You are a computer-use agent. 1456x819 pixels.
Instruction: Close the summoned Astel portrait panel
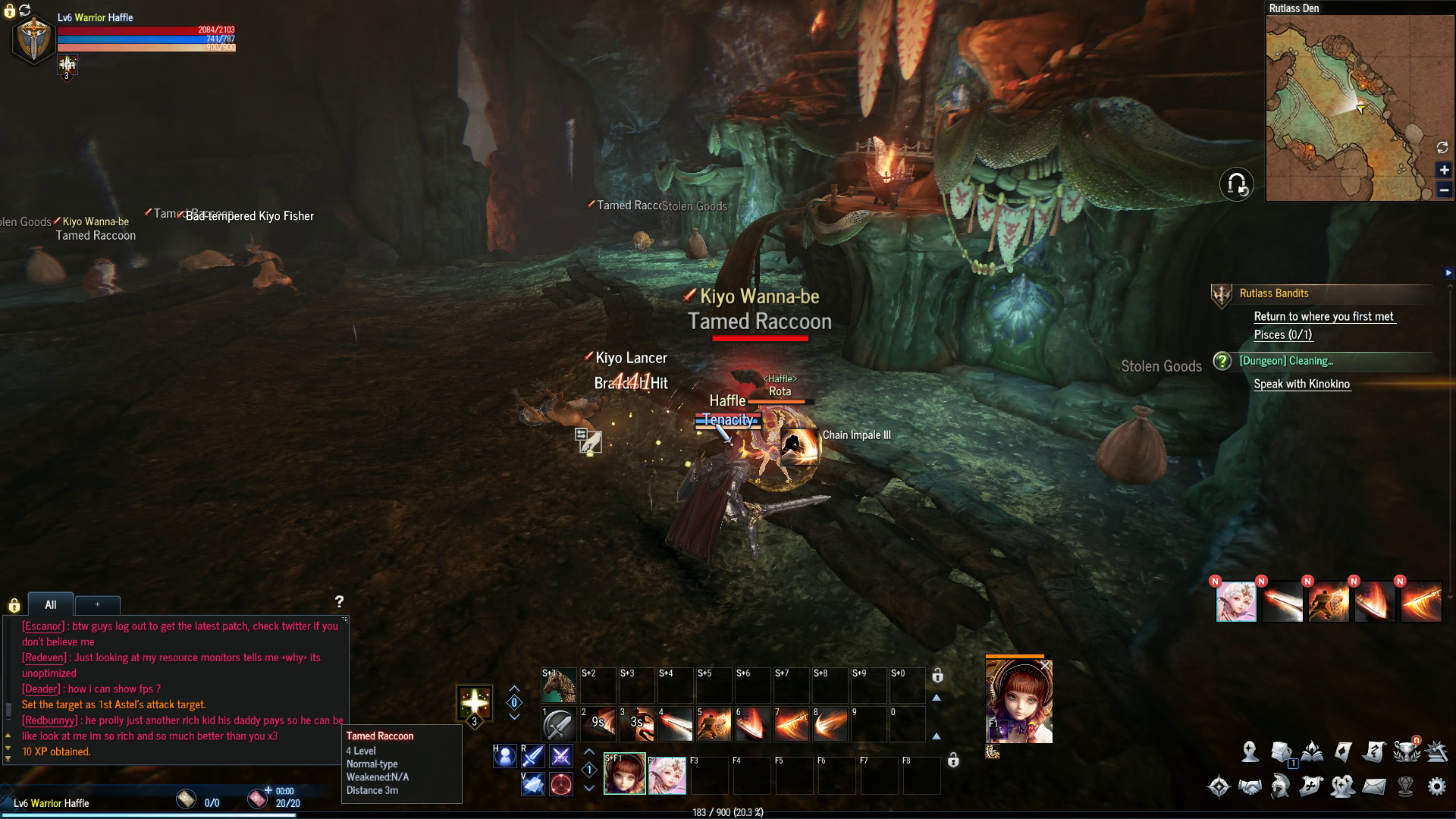[1045, 666]
